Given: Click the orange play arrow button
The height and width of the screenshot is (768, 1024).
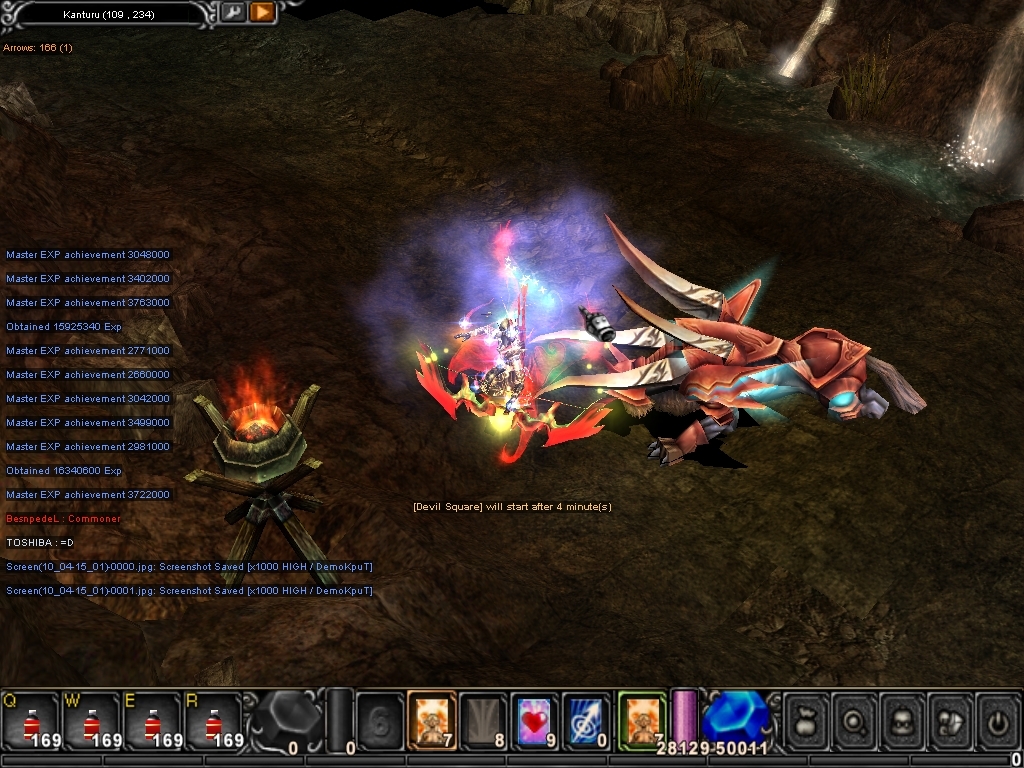Looking at the screenshot, I should [262, 13].
